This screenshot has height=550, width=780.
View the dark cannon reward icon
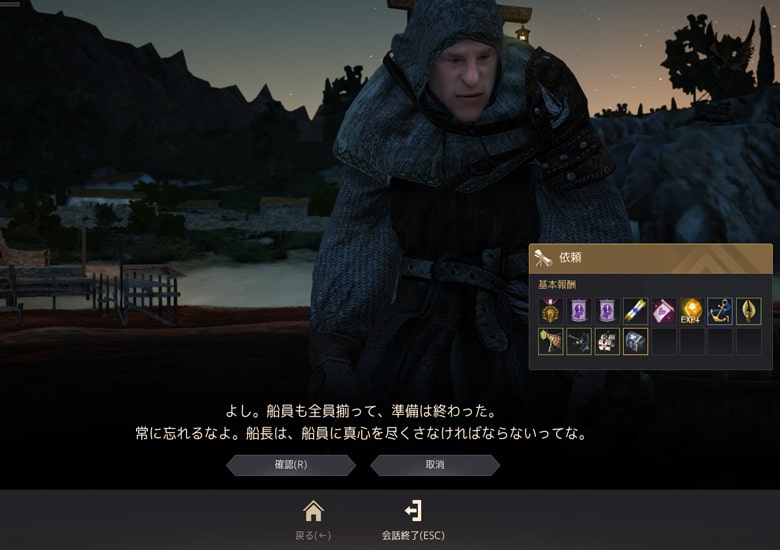(x=579, y=342)
